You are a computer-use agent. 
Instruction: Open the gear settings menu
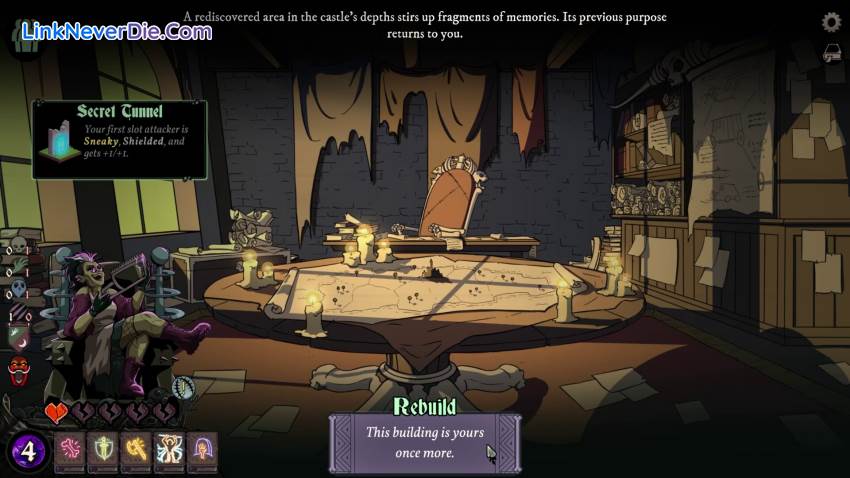[x=831, y=22]
